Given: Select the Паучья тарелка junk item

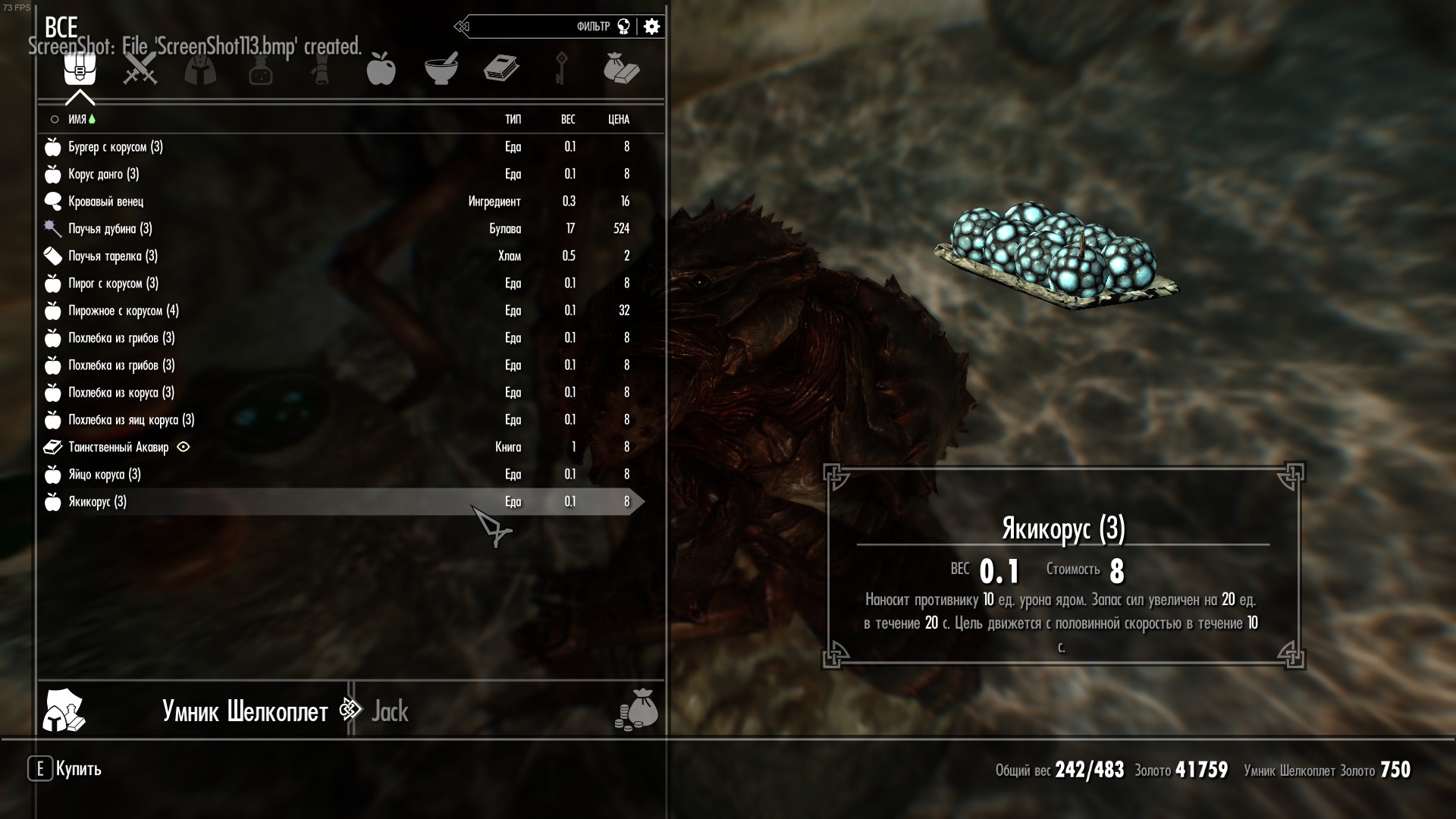Looking at the screenshot, I should click(x=112, y=256).
